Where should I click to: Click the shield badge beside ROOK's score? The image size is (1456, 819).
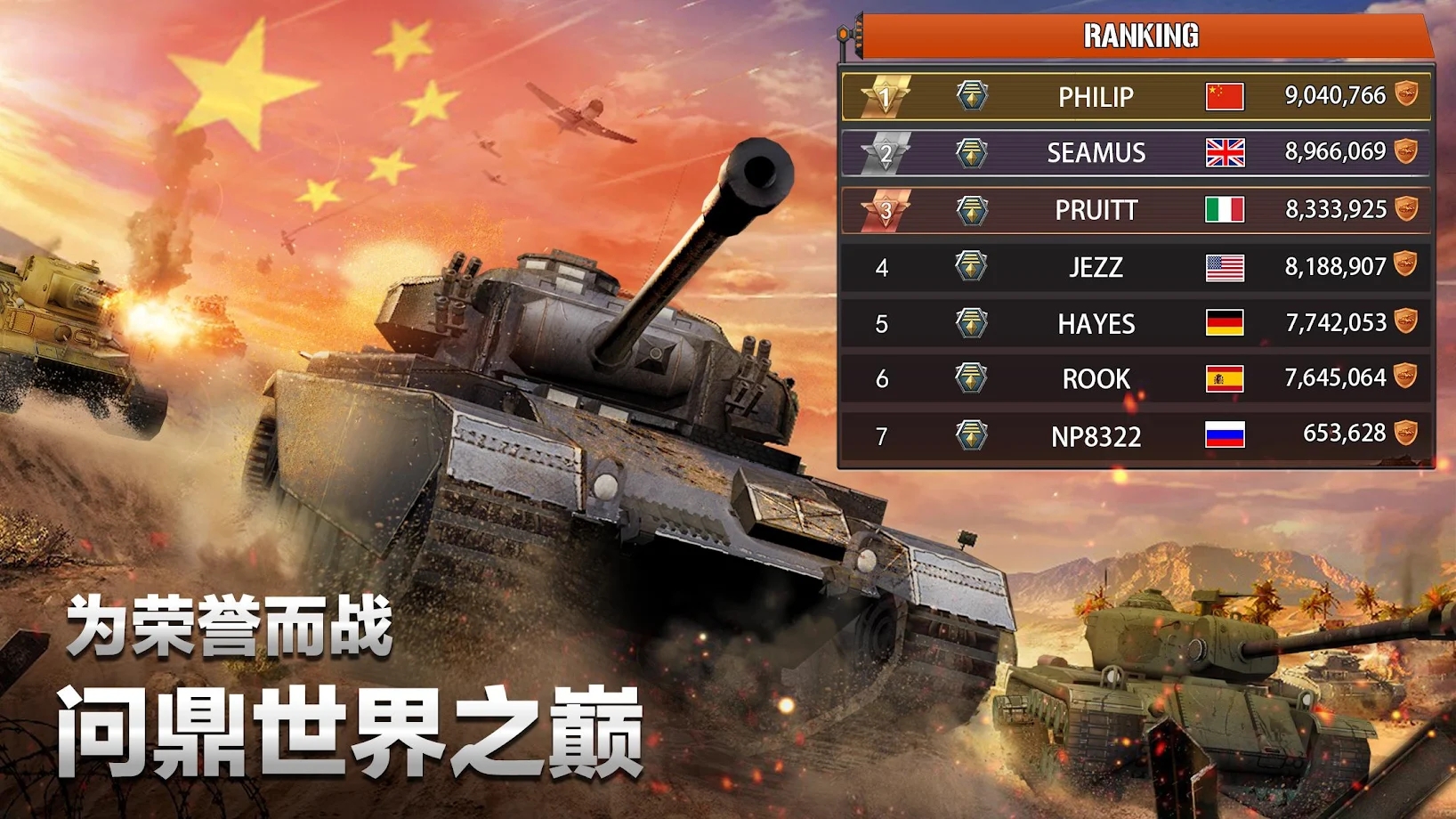tap(1404, 379)
